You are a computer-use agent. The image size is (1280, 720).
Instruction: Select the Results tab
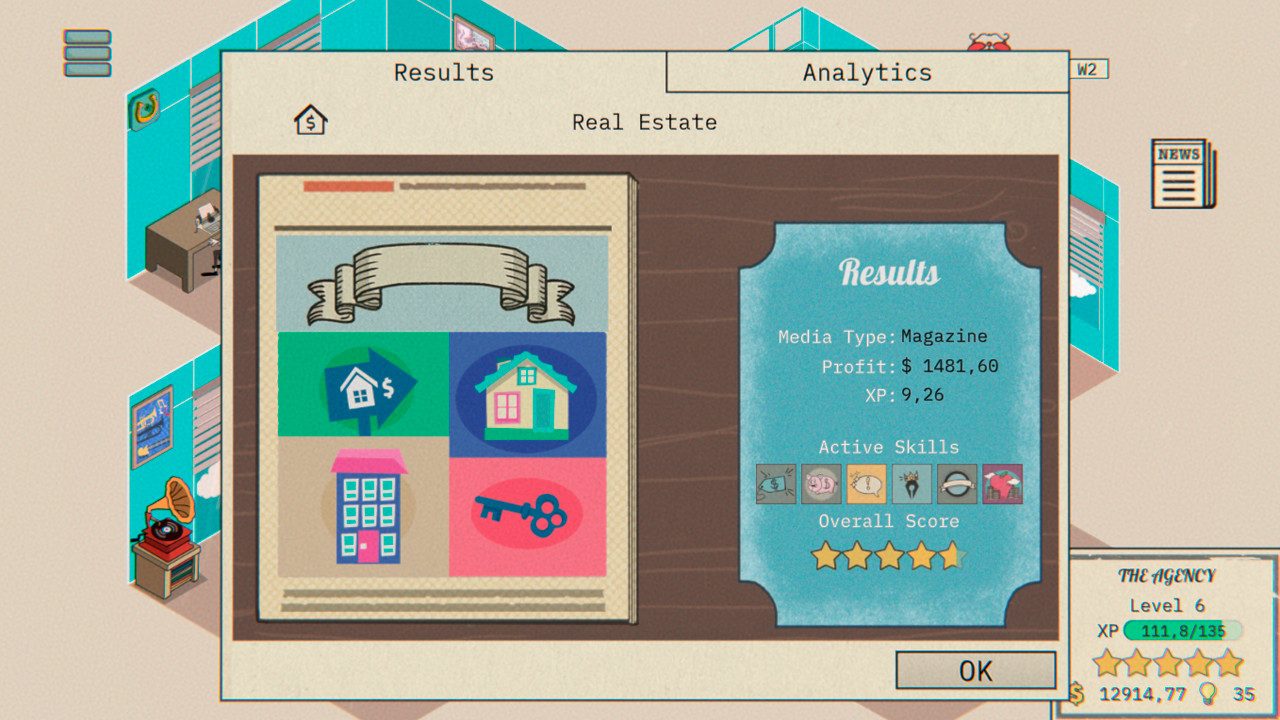[443, 71]
